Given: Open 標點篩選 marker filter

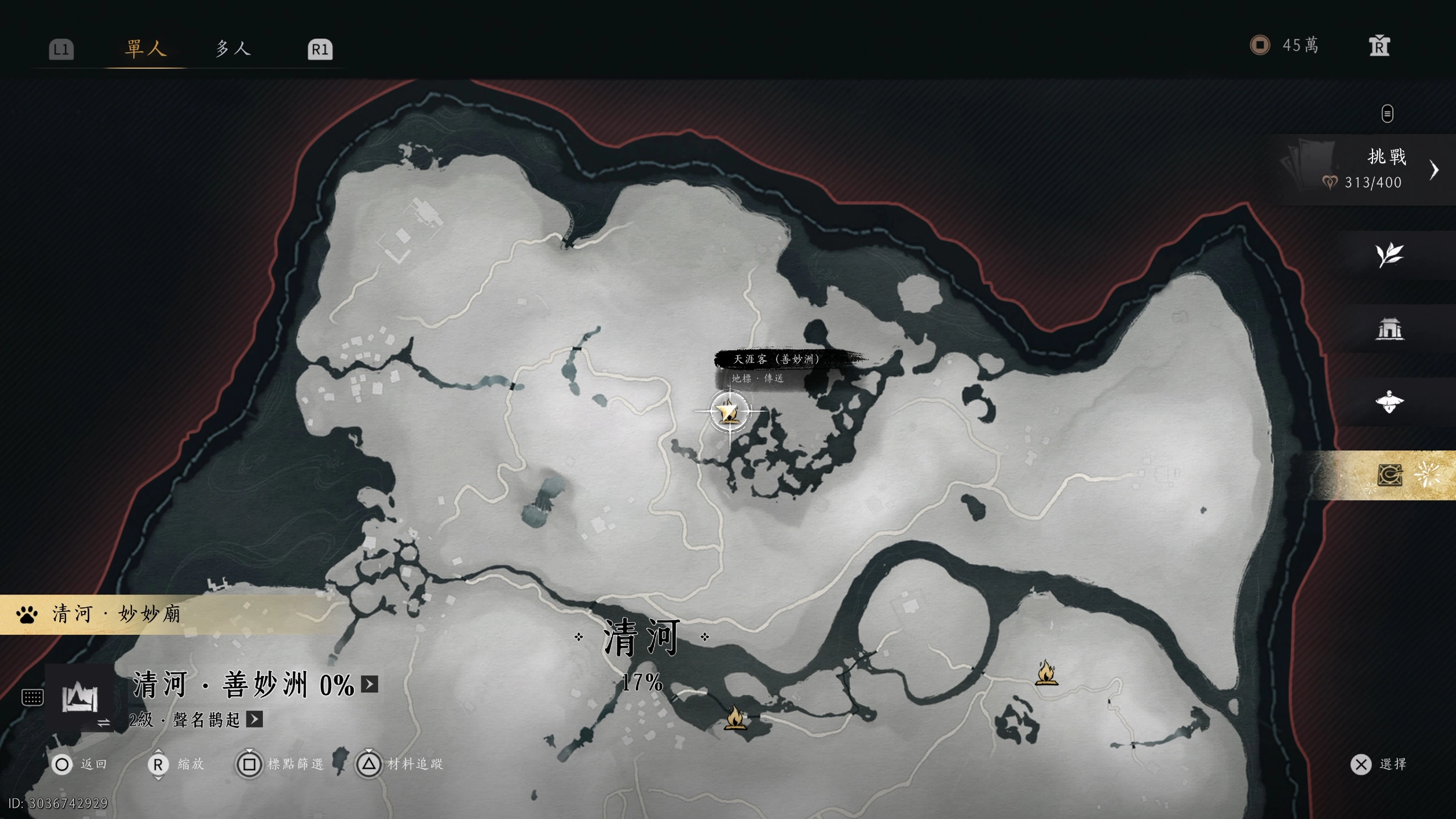Looking at the screenshot, I should (280, 764).
